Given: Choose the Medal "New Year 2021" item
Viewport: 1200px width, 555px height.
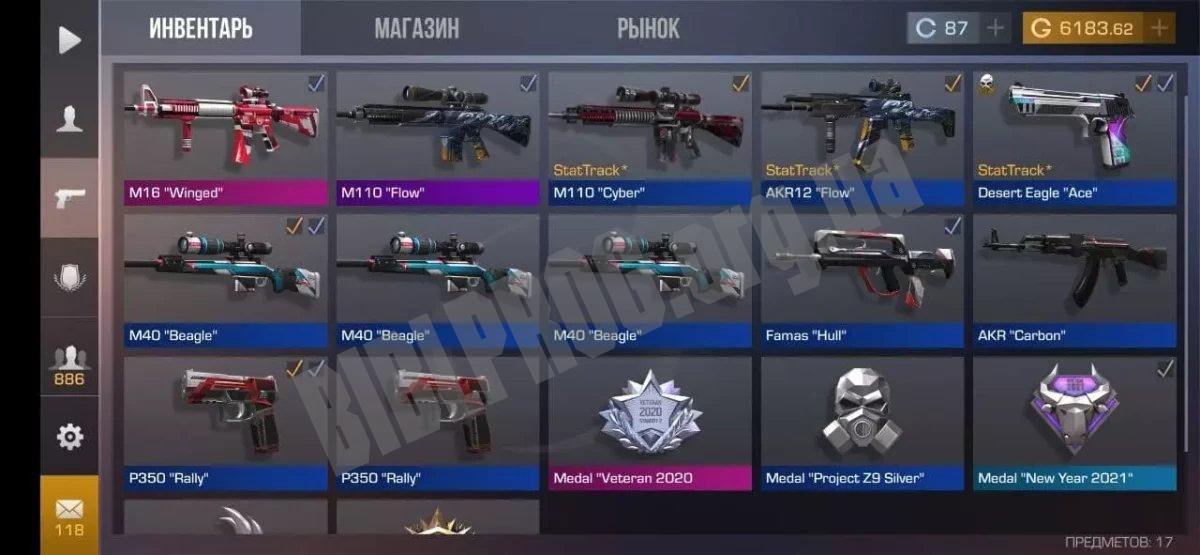Looking at the screenshot, I should coord(1074,423).
